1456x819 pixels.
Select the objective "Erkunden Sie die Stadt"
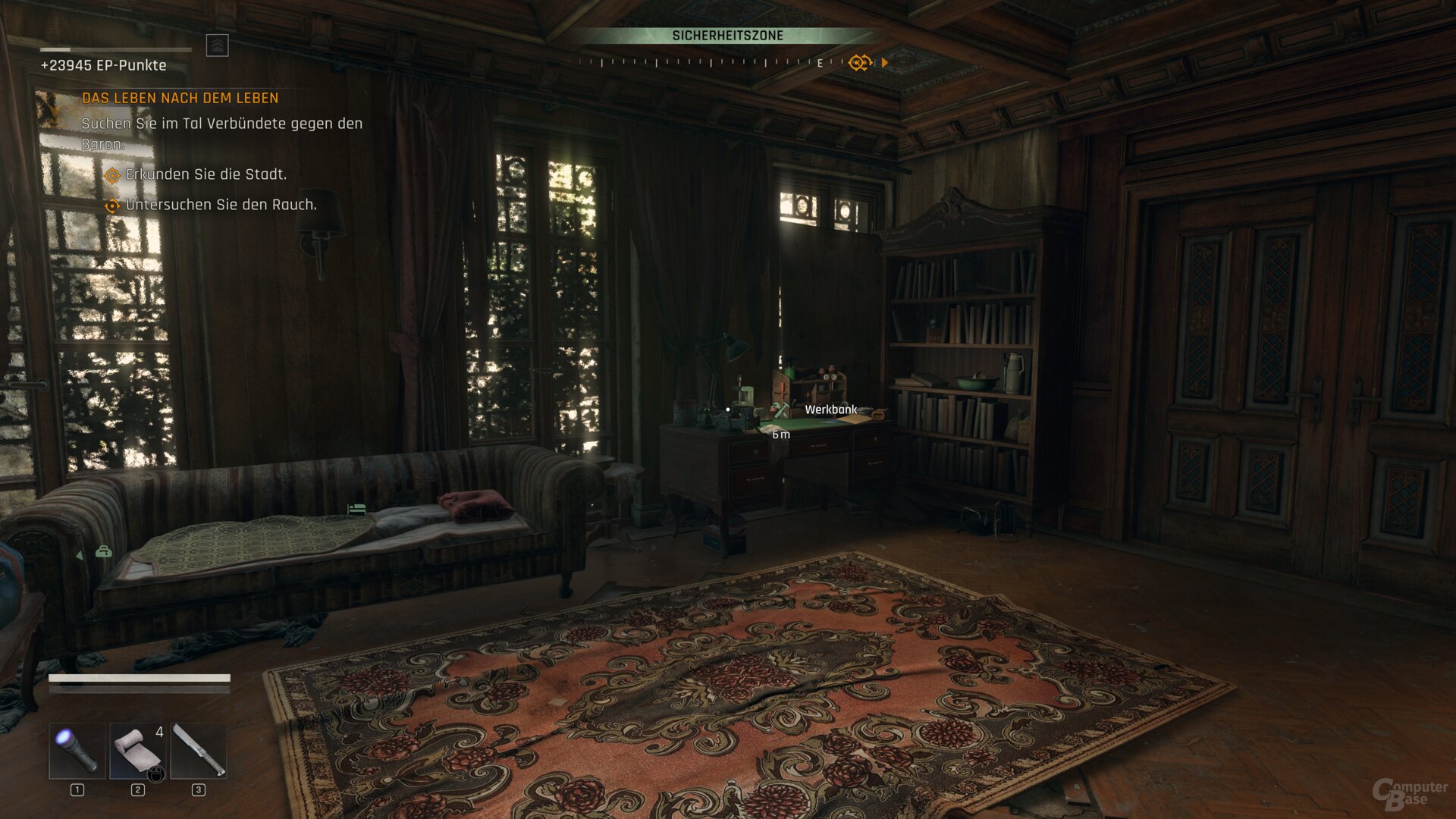coord(206,174)
